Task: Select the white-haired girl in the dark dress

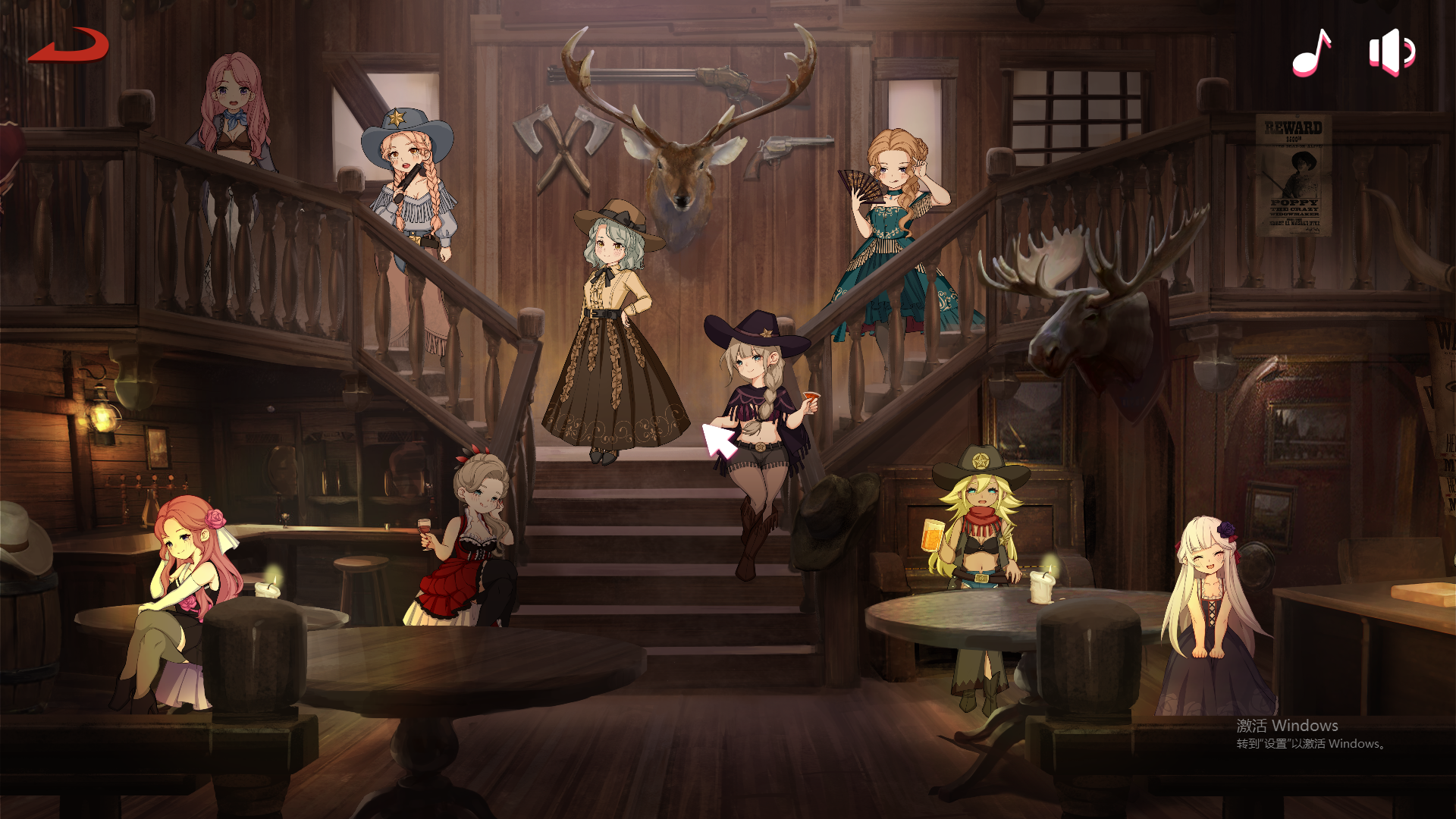Action: pyautogui.click(x=1210, y=614)
